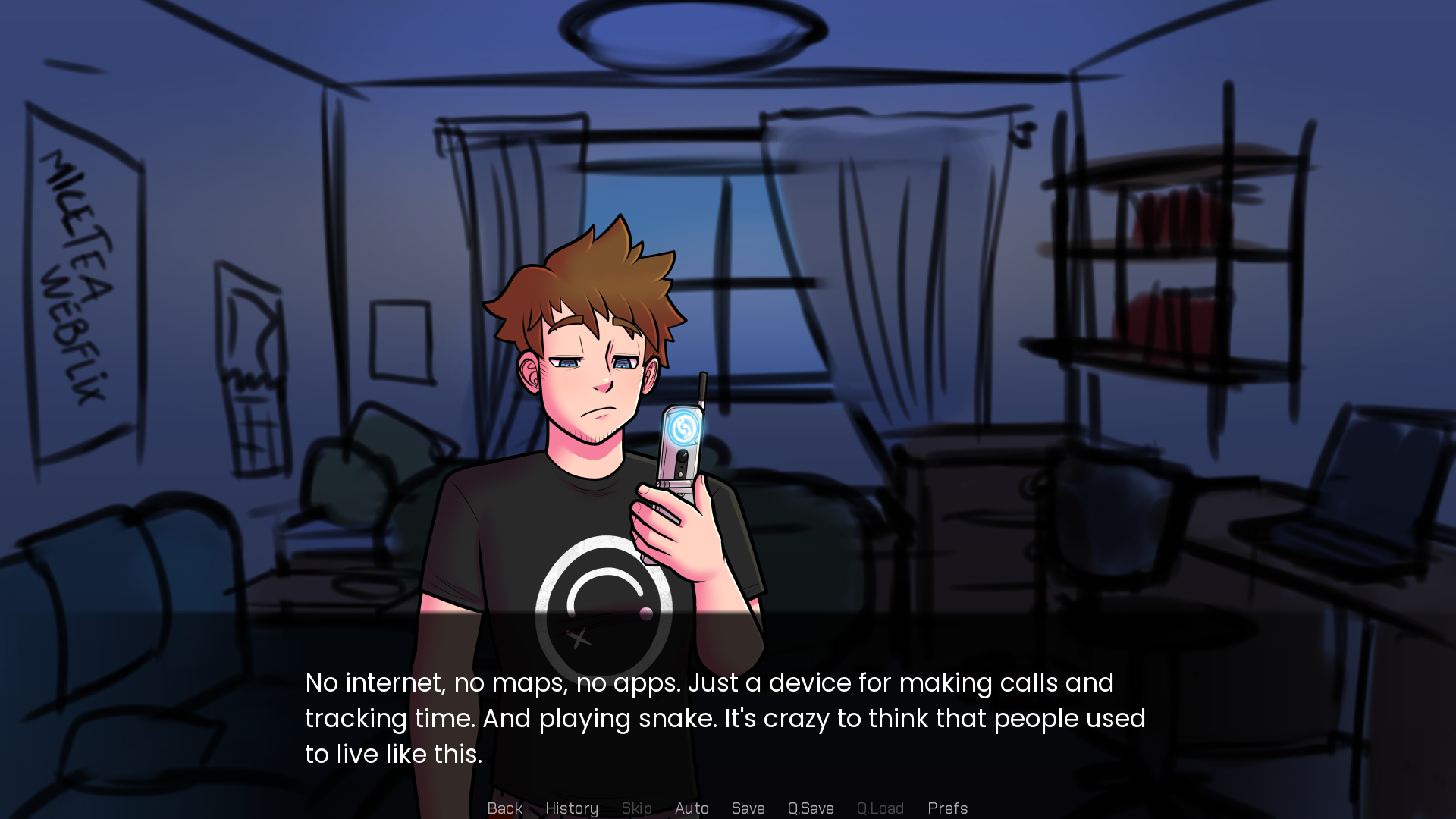The image size is (1456, 819).
Task: Select the glowing flip phone in the character's hand
Action: pos(681,455)
